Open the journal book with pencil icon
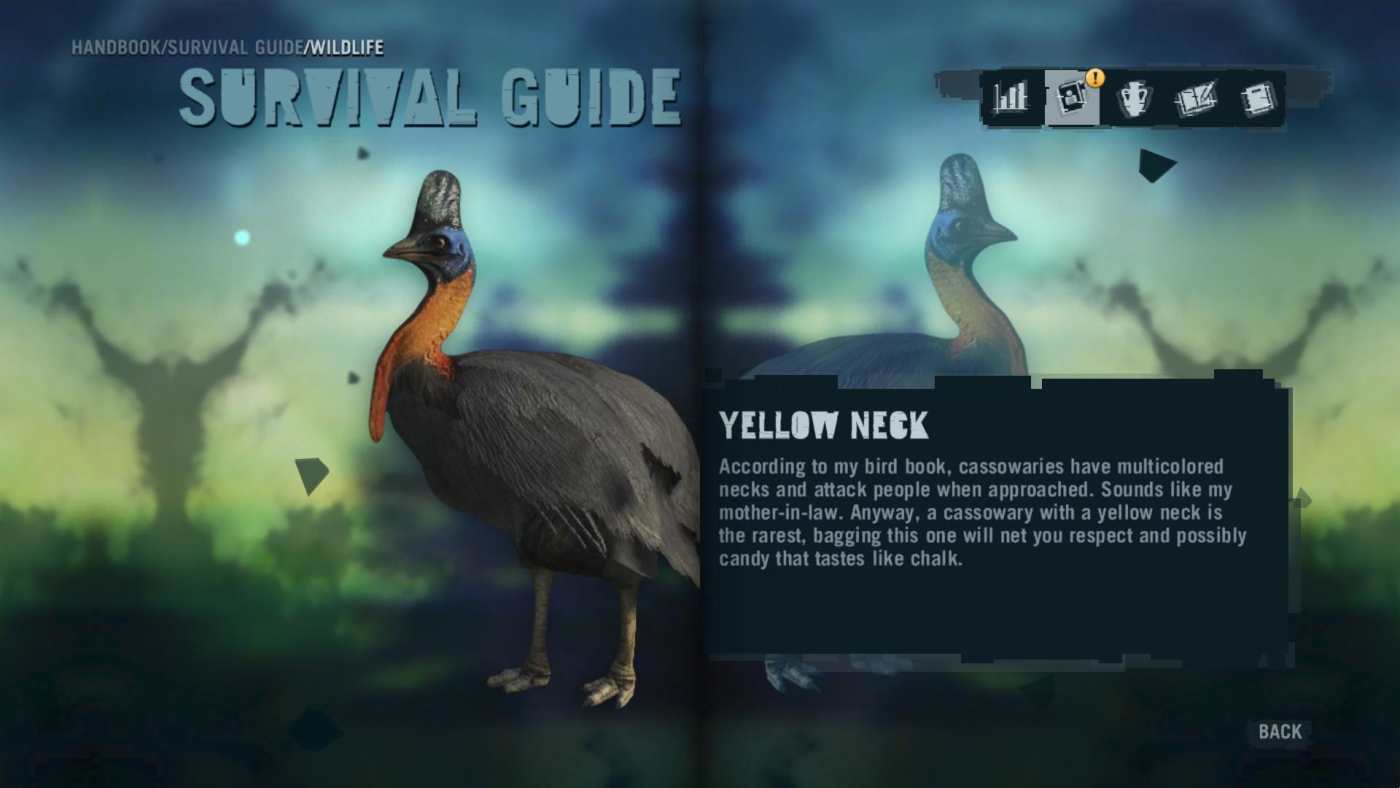This screenshot has width=1400, height=788. (x=1197, y=97)
